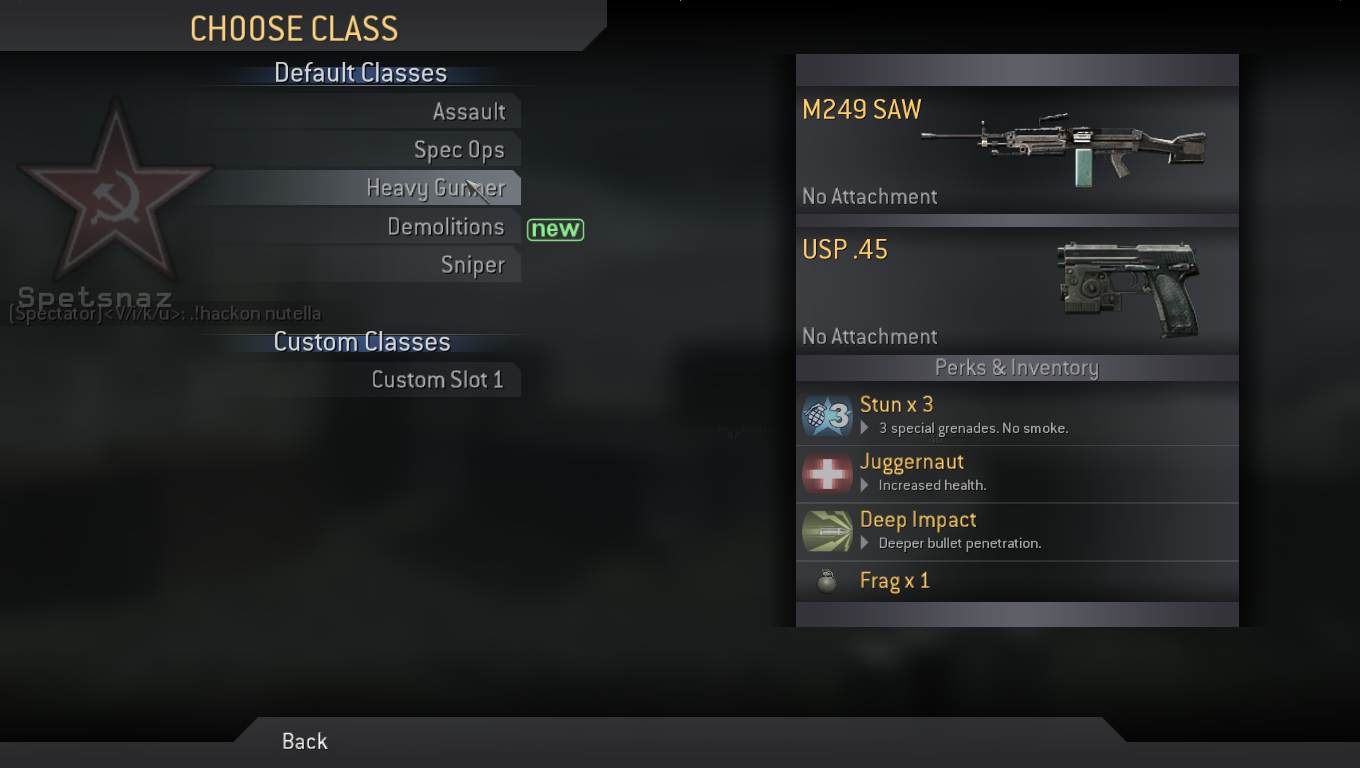This screenshot has height=768, width=1360.
Task: Select the Demolitions class
Action: tap(445, 227)
